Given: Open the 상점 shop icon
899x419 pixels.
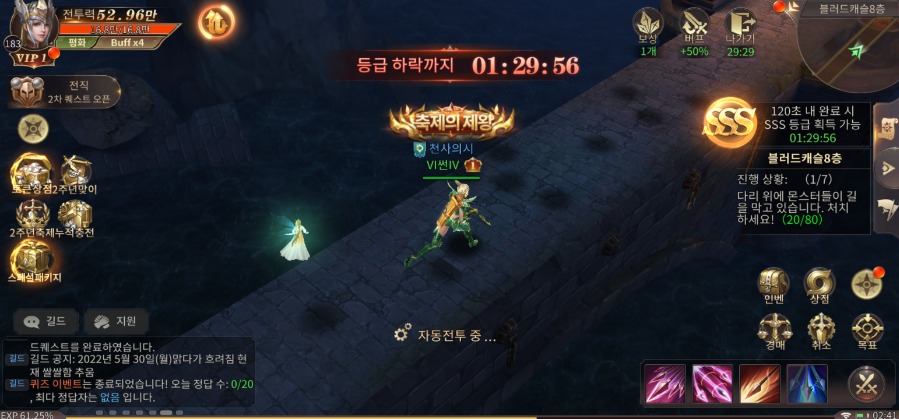Looking at the screenshot, I should [820, 284].
